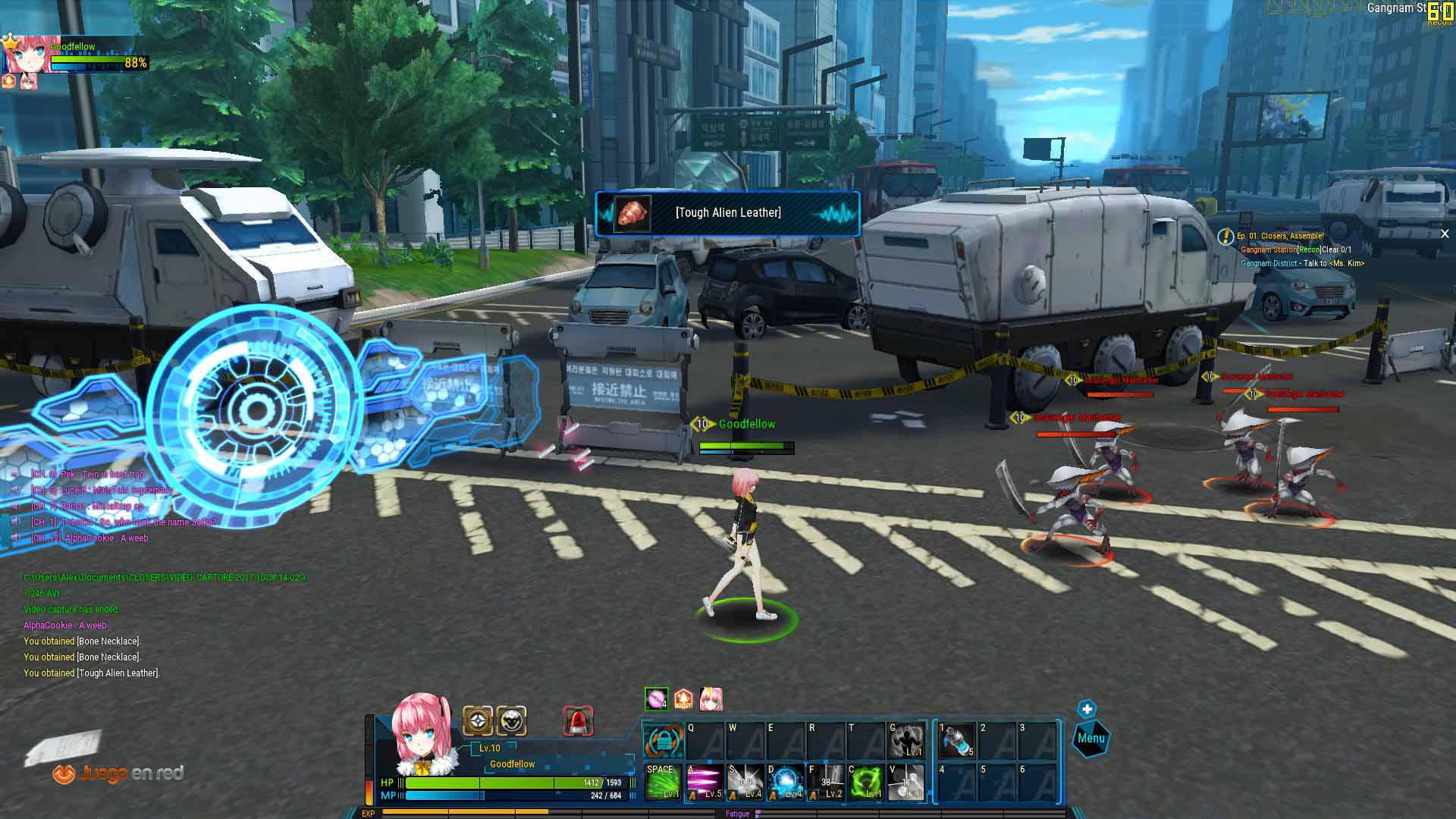
Task: Click the gold smiley emblem icon
Action: click(x=512, y=720)
